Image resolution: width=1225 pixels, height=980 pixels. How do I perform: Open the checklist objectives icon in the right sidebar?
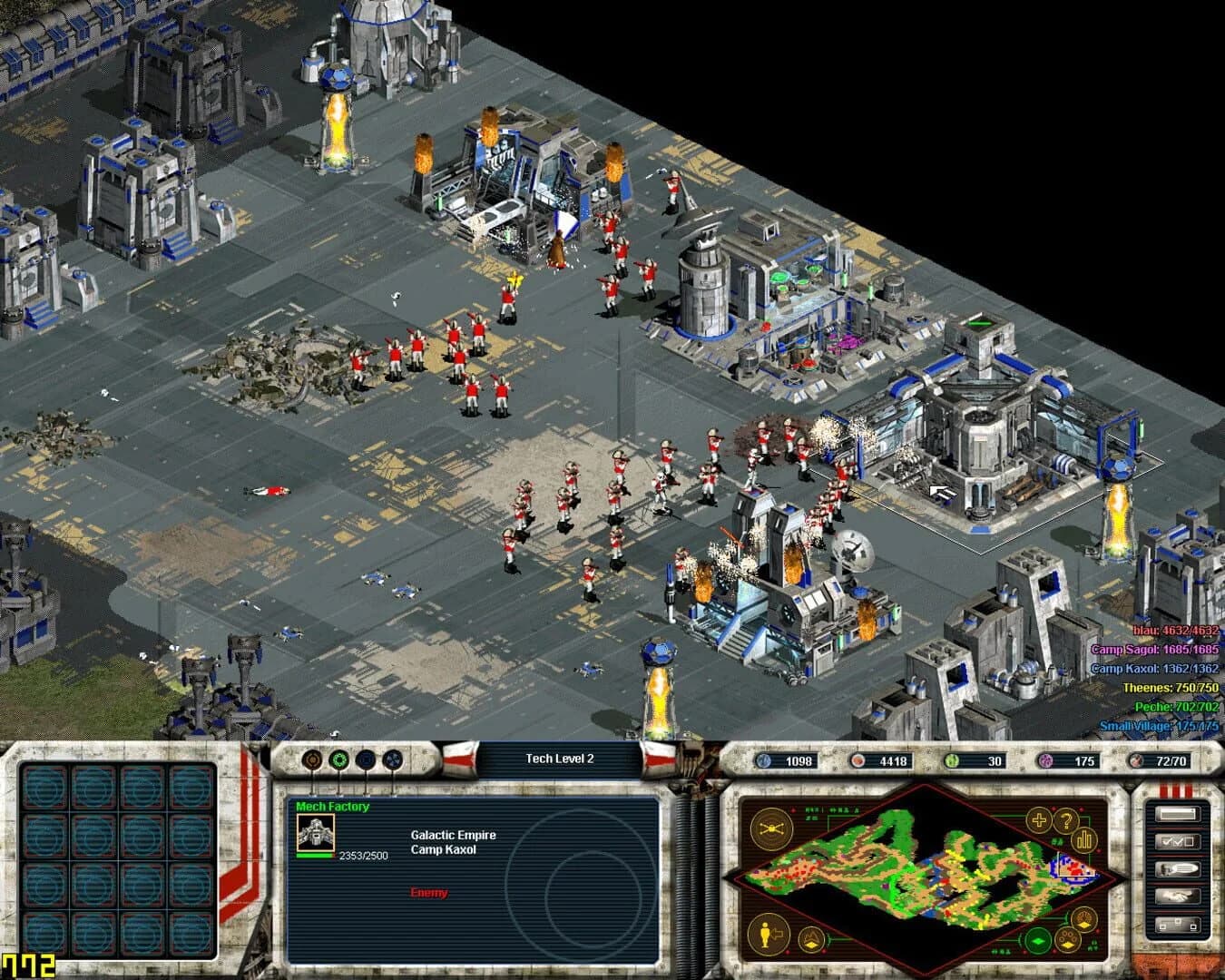pyautogui.click(x=1178, y=841)
